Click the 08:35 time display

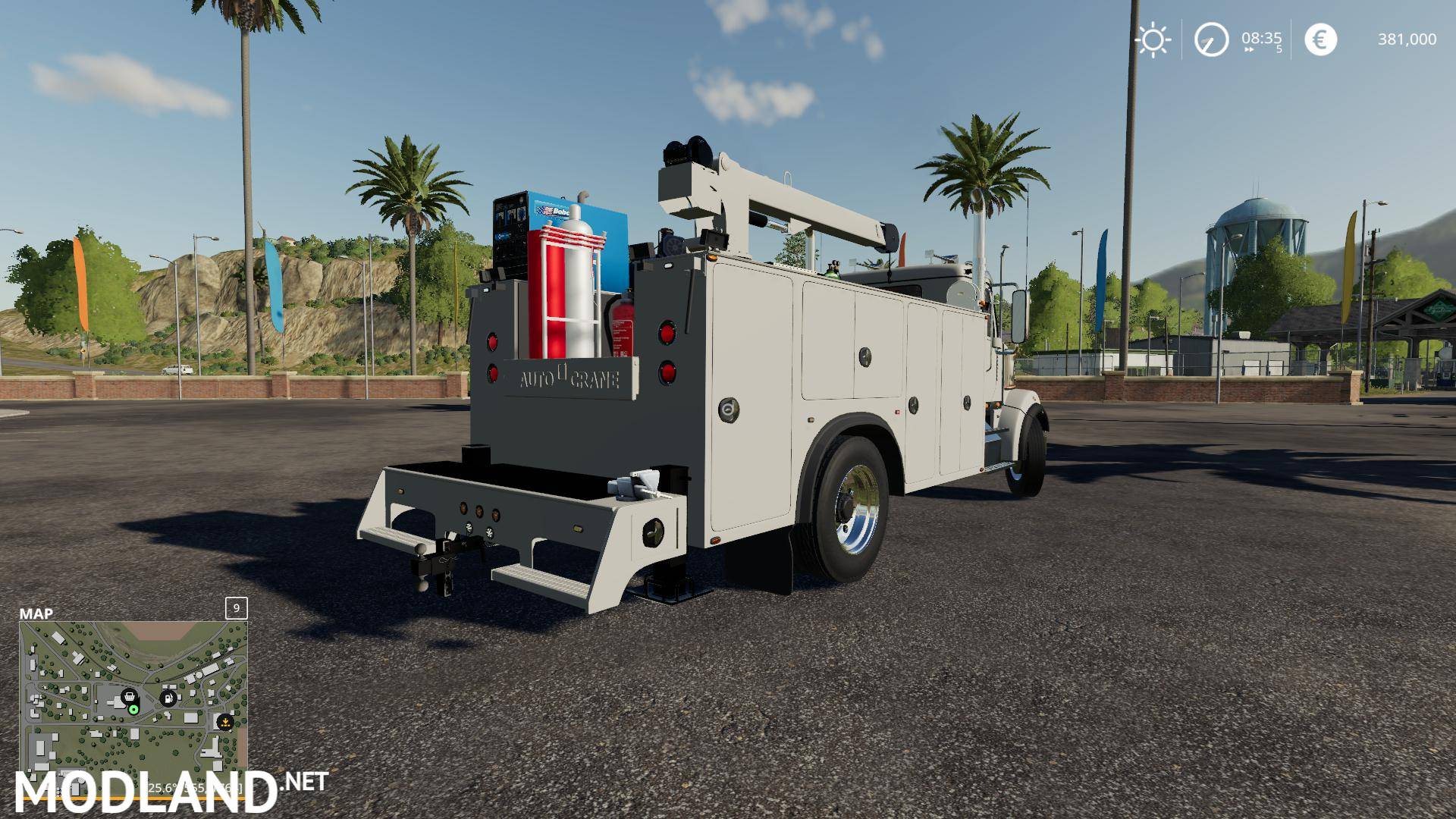click(x=1261, y=38)
